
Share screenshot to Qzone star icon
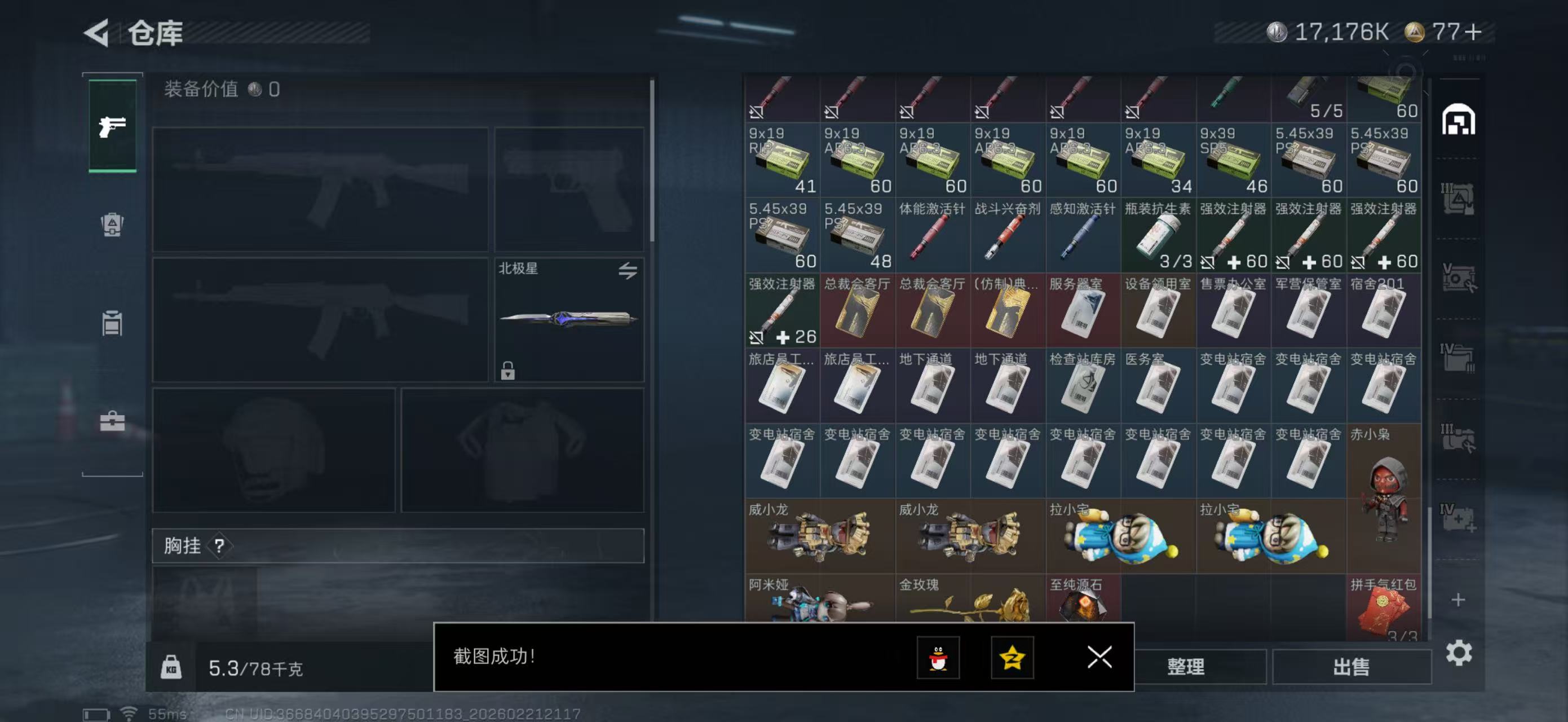[x=1014, y=658]
